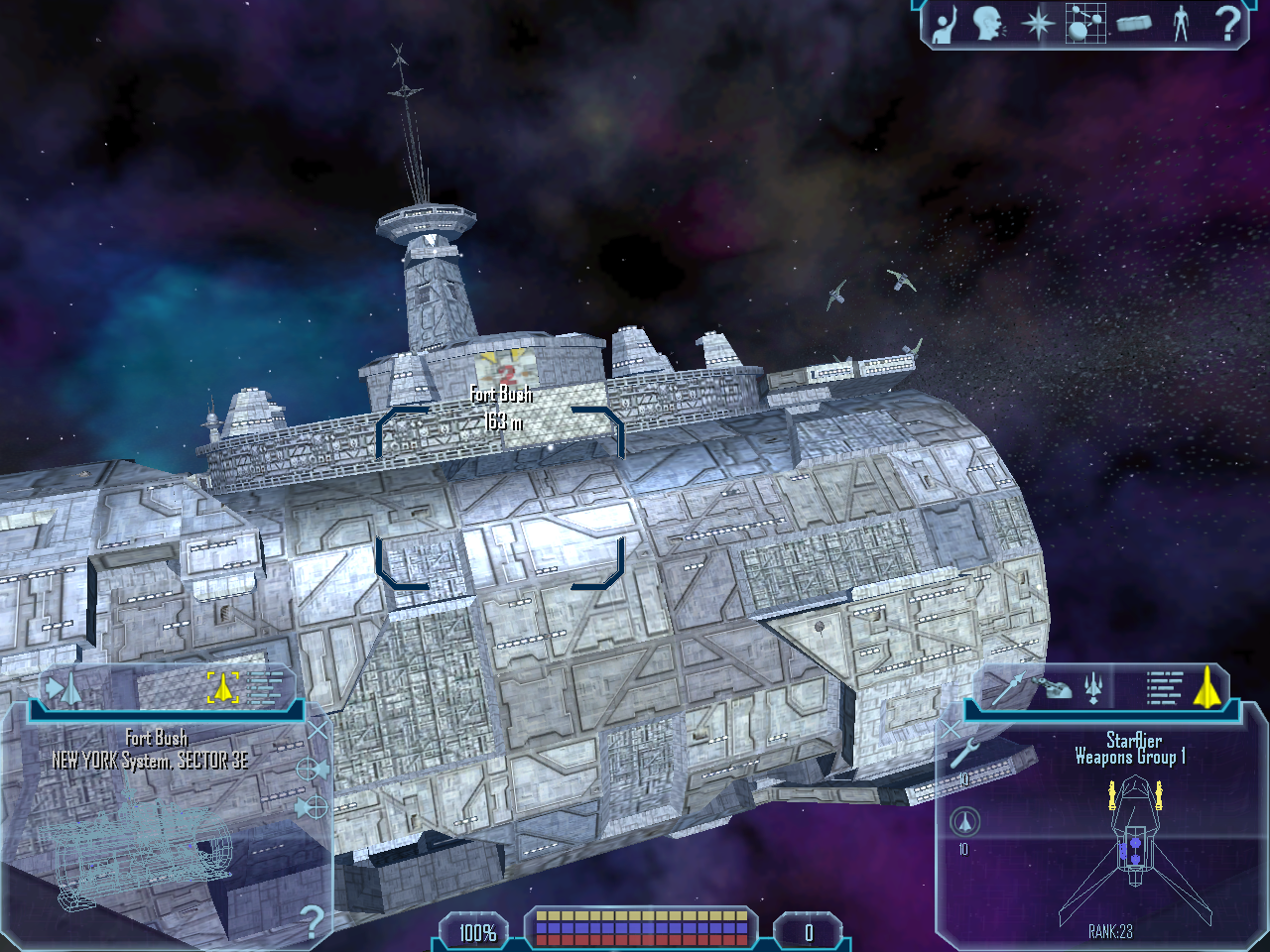Select the yellow bracketed ship target tab
Screen dimensions: 1270x952
pos(222,686)
